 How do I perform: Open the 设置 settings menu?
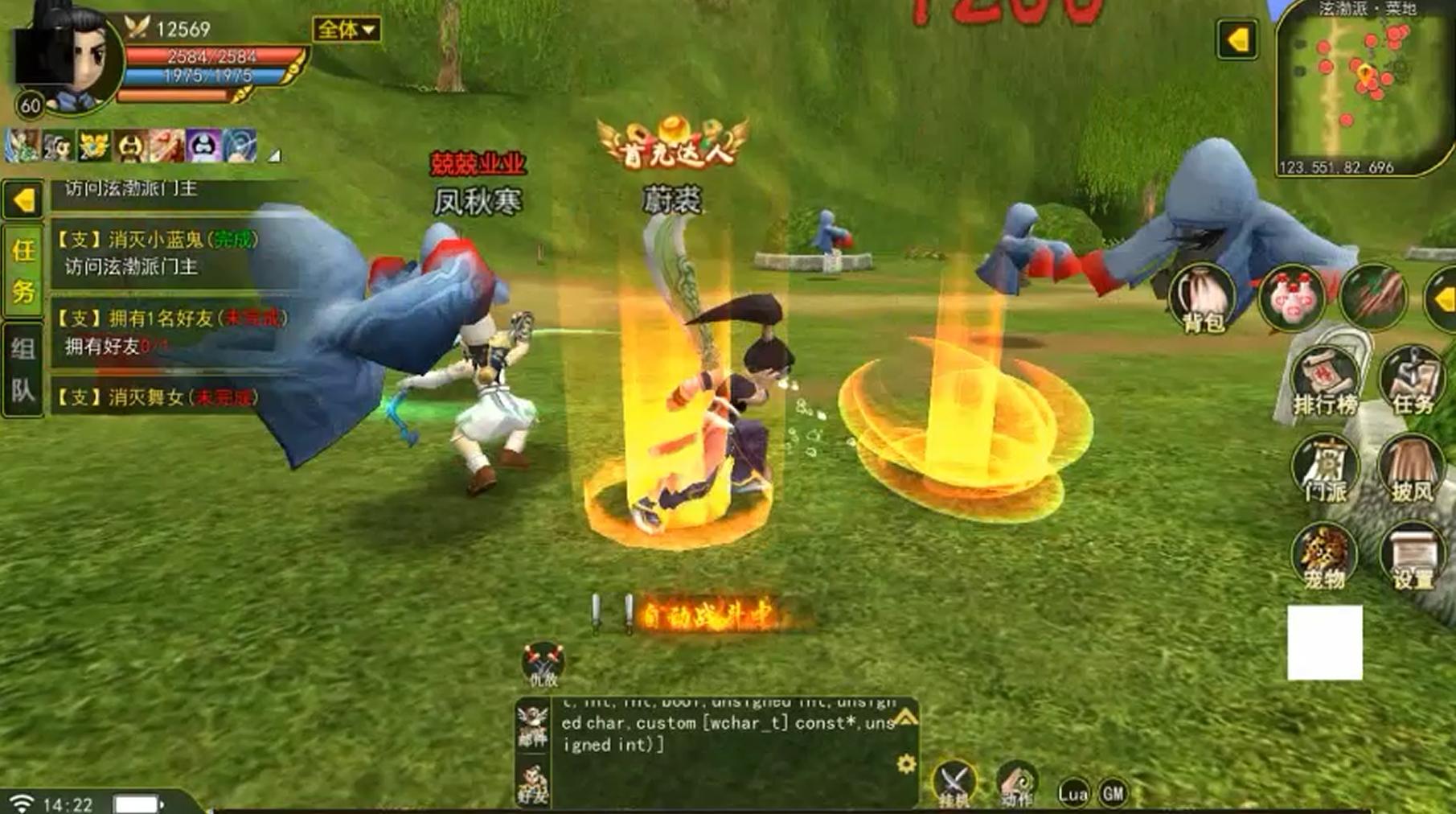point(1412,556)
